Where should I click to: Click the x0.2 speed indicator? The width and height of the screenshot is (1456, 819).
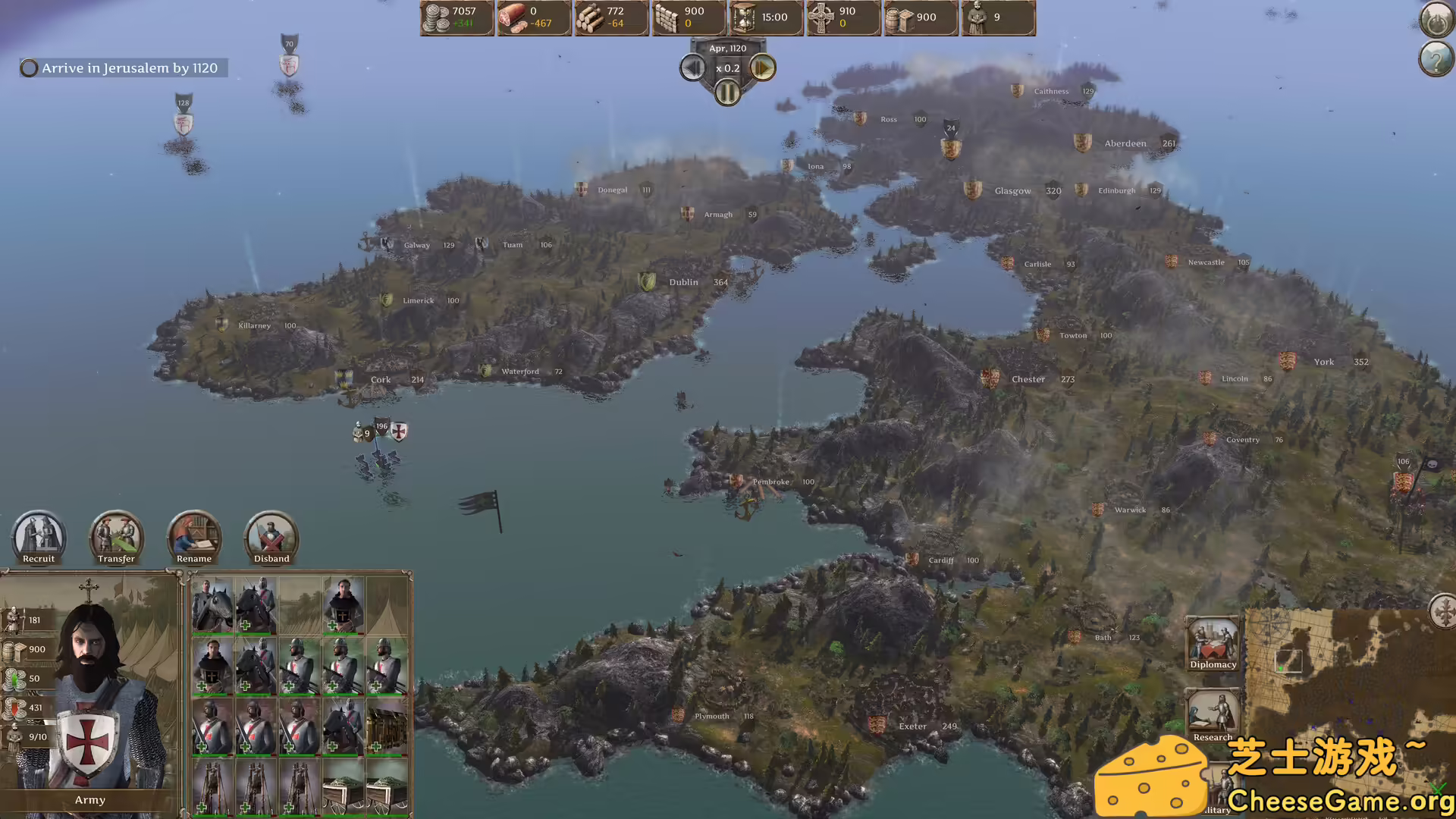(726, 67)
